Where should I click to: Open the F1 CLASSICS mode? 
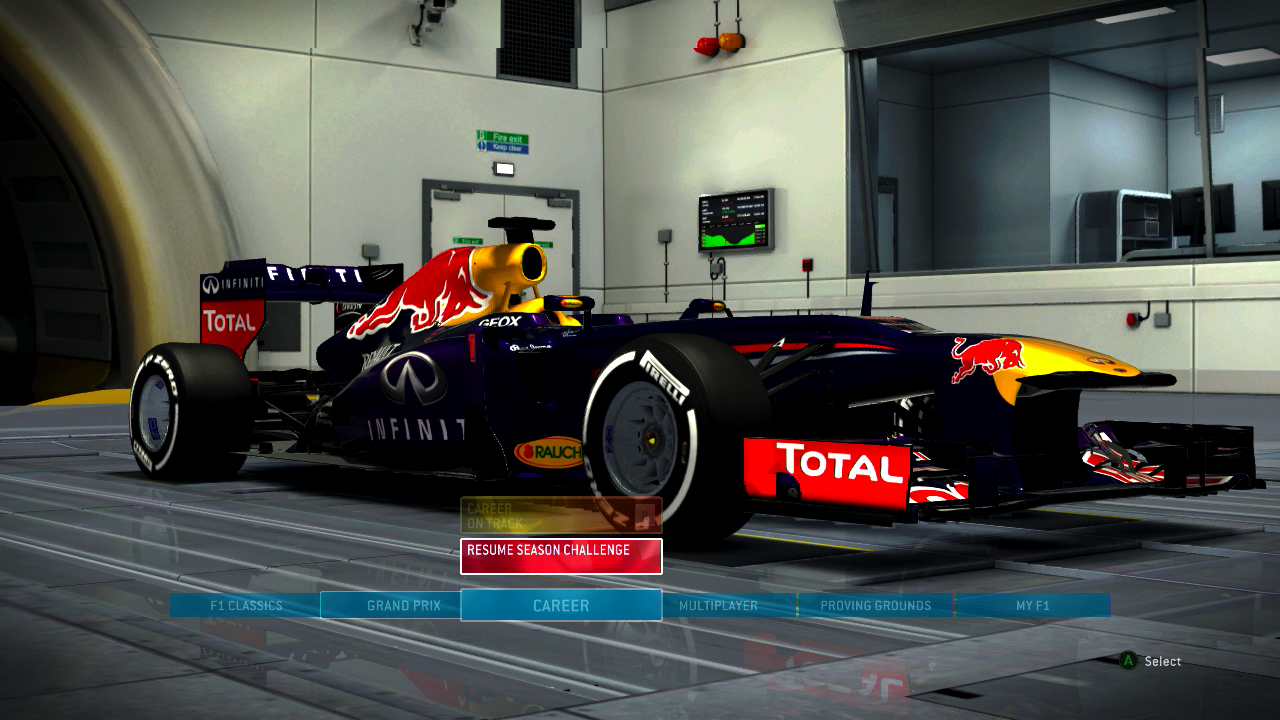(x=247, y=605)
